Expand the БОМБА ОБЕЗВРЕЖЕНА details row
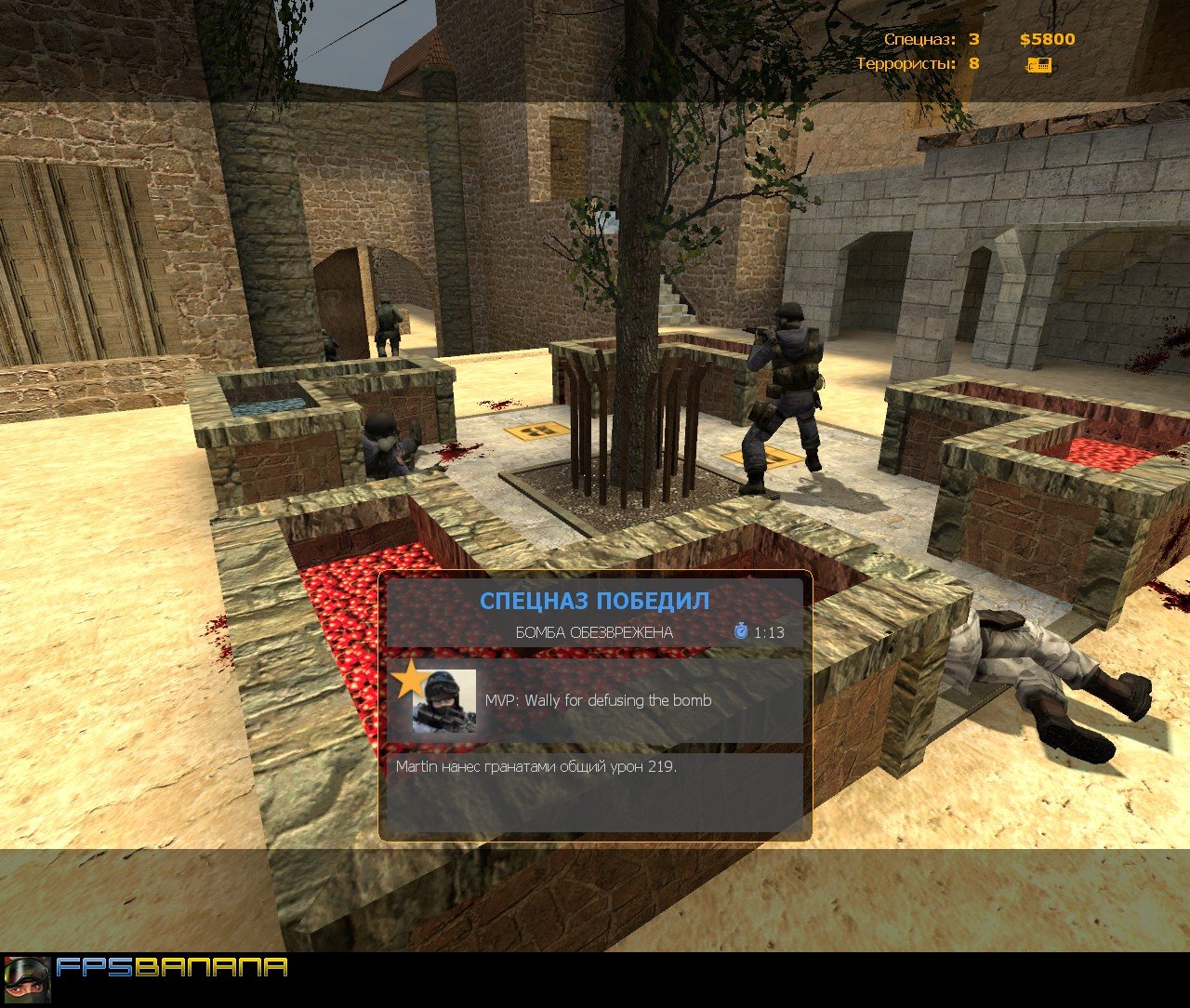1190x1008 pixels. click(595, 630)
